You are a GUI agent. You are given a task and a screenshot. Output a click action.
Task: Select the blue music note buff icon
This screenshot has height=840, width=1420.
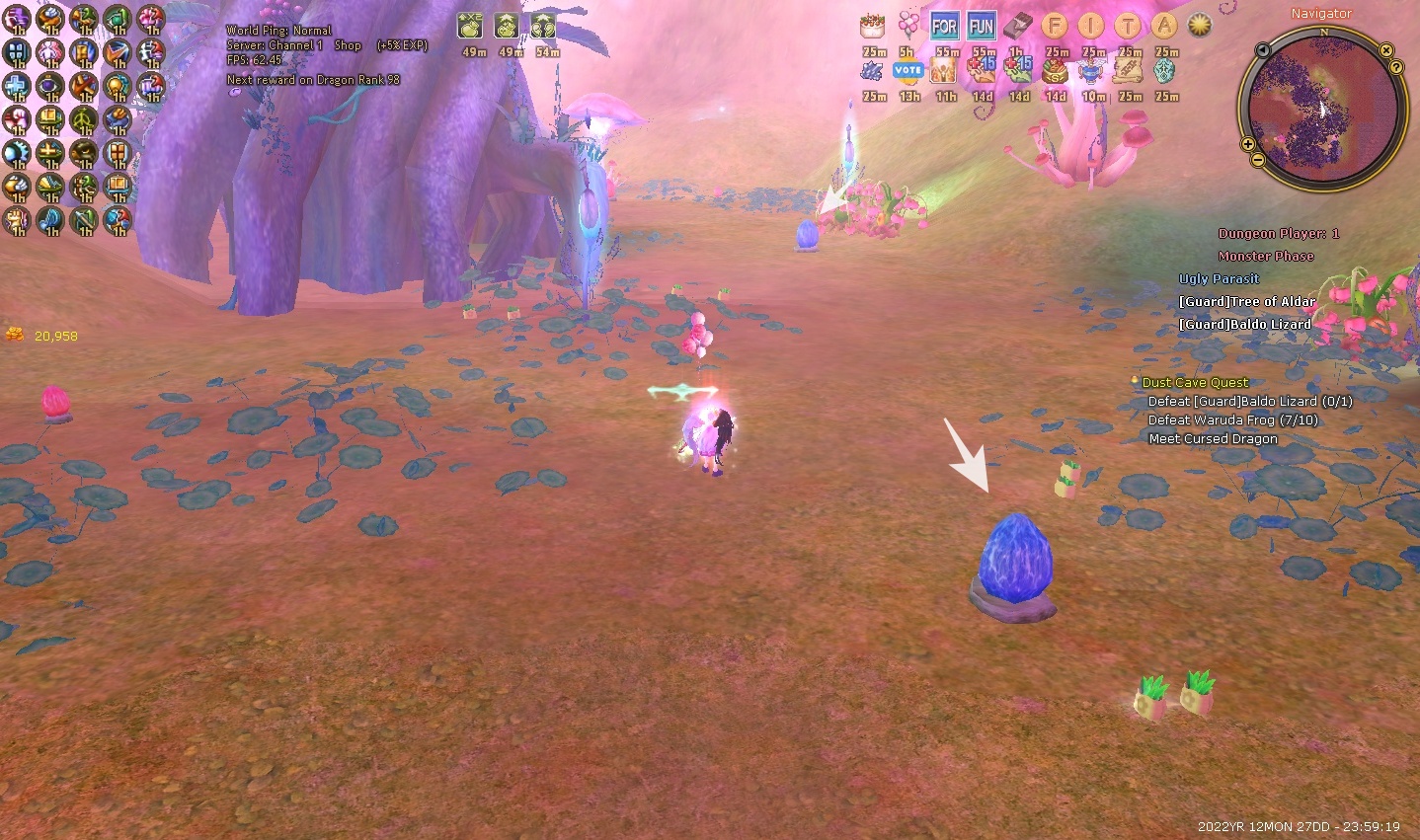[x=49, y=219]
